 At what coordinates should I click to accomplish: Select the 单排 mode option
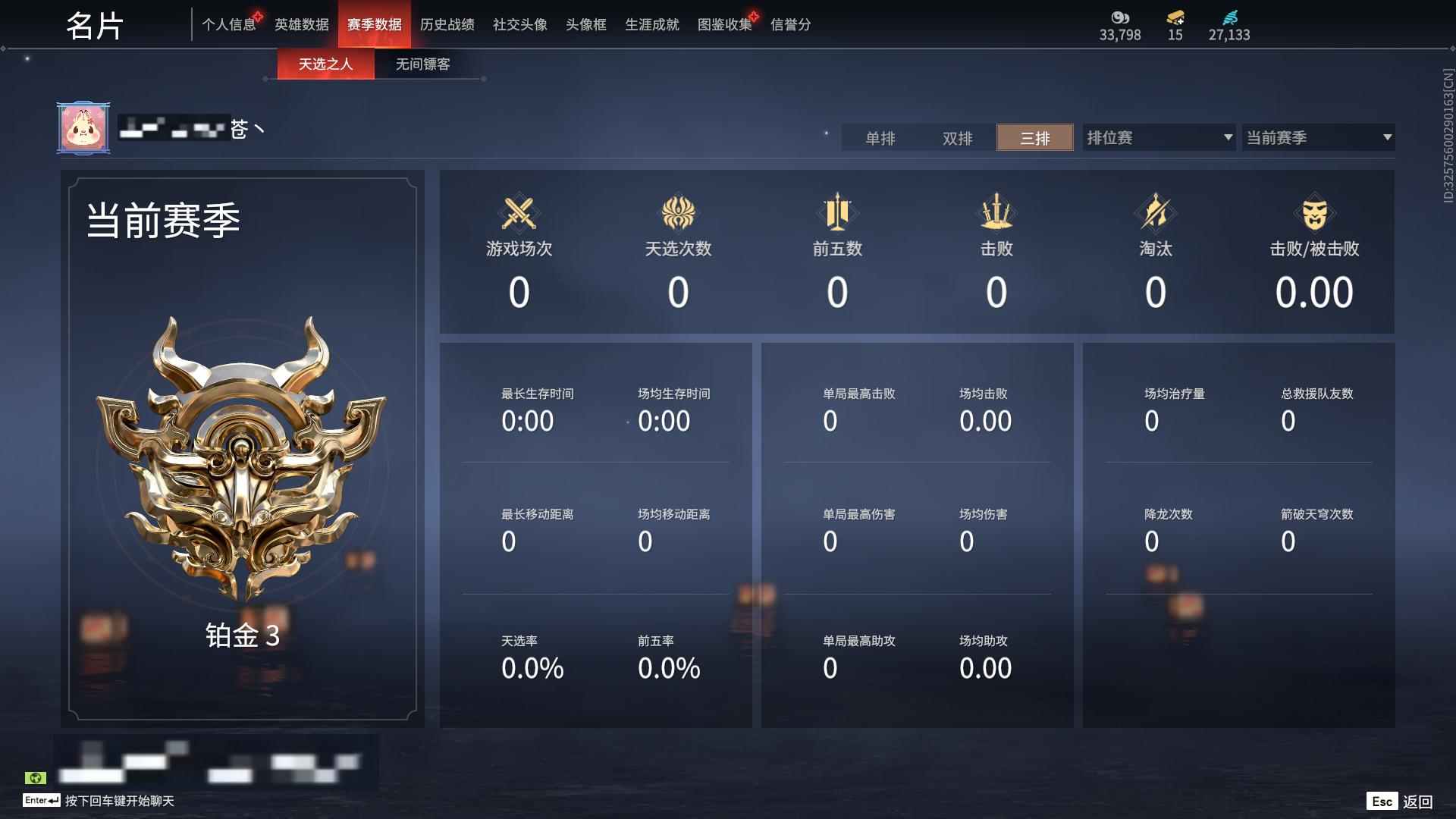(x=880, y=138)
